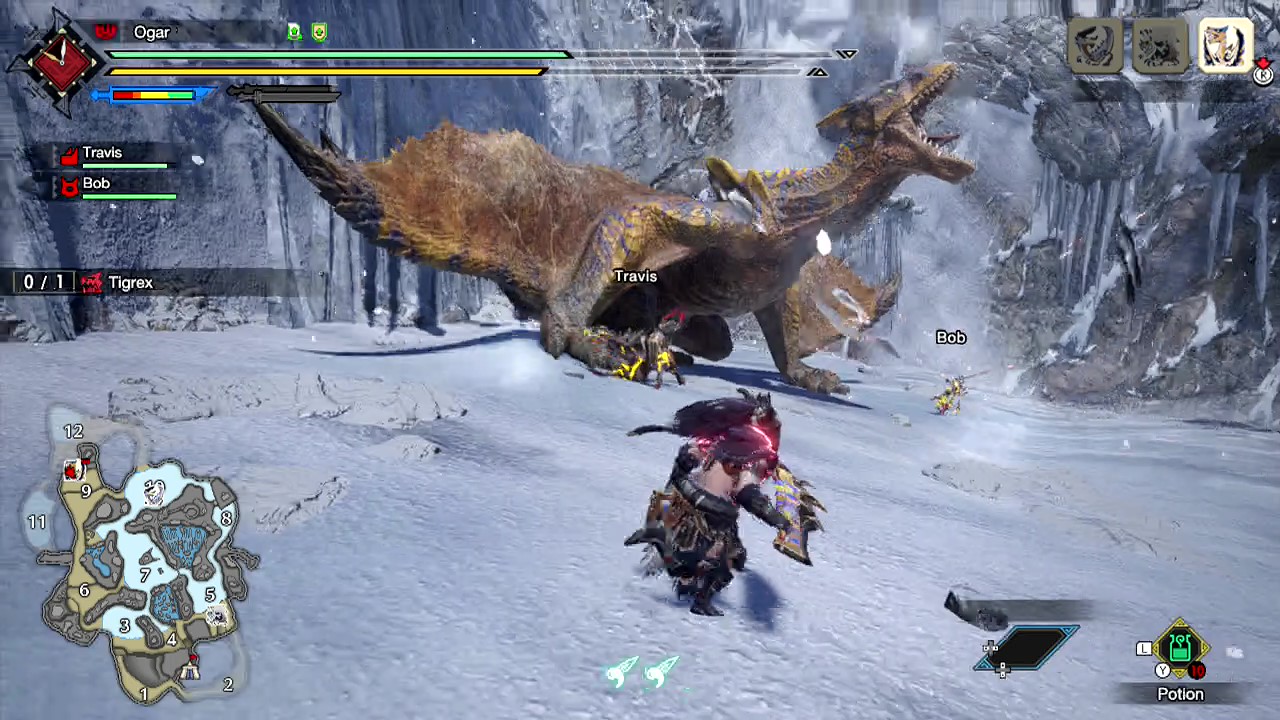The image size is (1280, 720).
Task: Toggle the yellow shield buff icon
Action: point(318,33)
